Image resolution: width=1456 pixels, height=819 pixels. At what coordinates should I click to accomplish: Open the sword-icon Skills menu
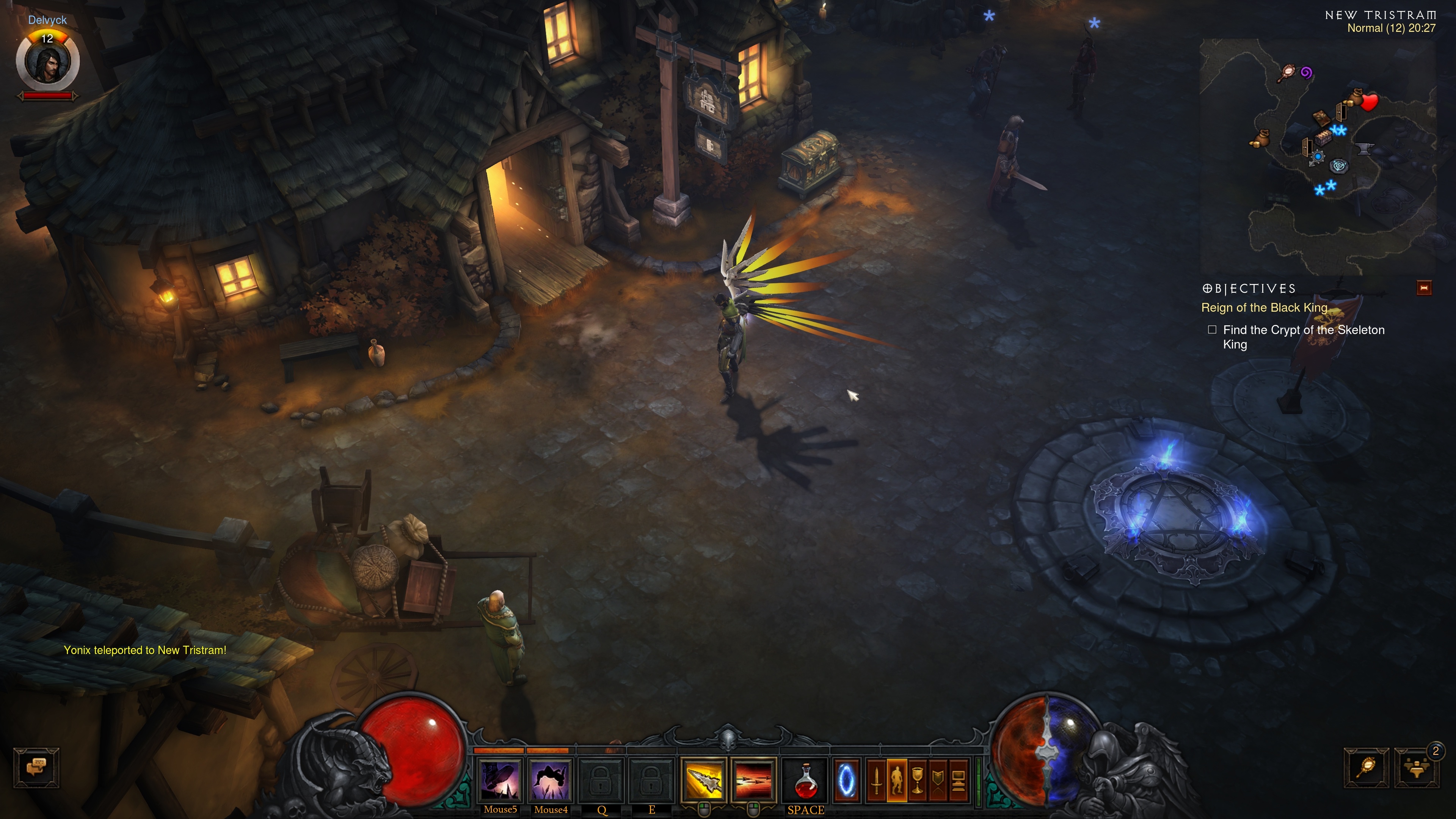coord(877,781)
